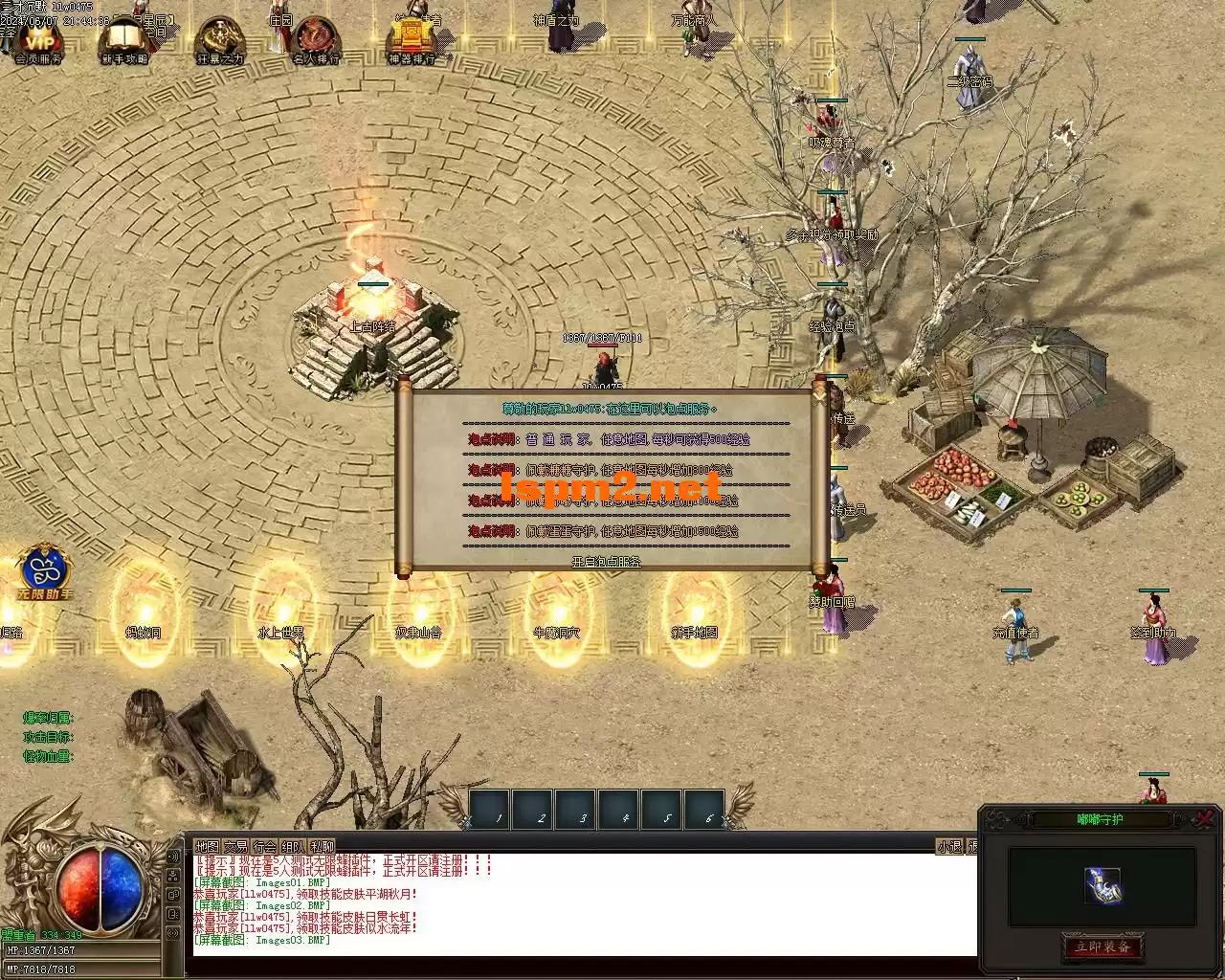
Task: Switch to the 交易 chat tab
Action: pos(235,846)
